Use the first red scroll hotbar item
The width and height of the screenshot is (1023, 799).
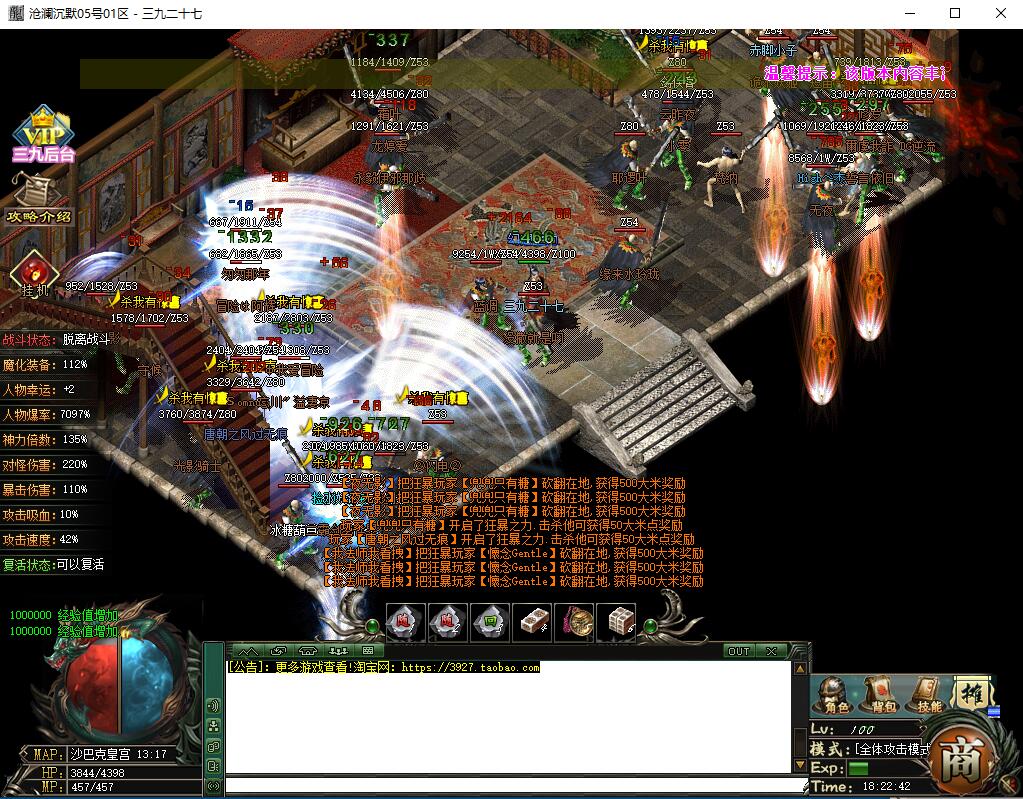[405, 622]
